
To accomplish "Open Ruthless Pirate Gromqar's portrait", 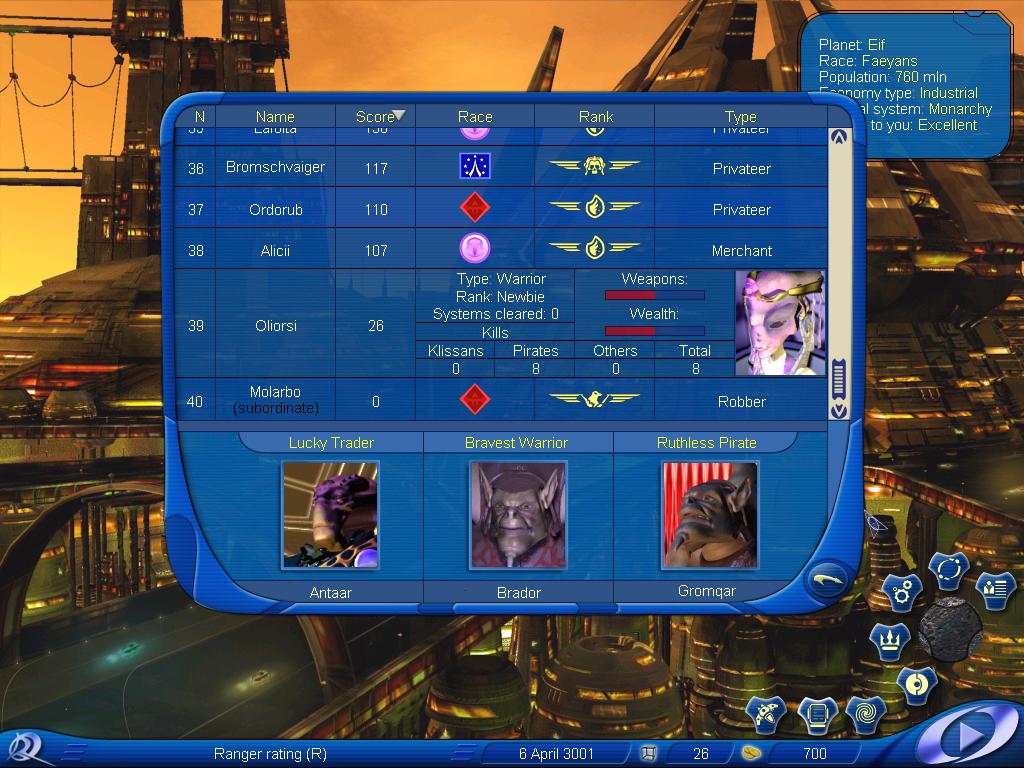I will 709,515.
